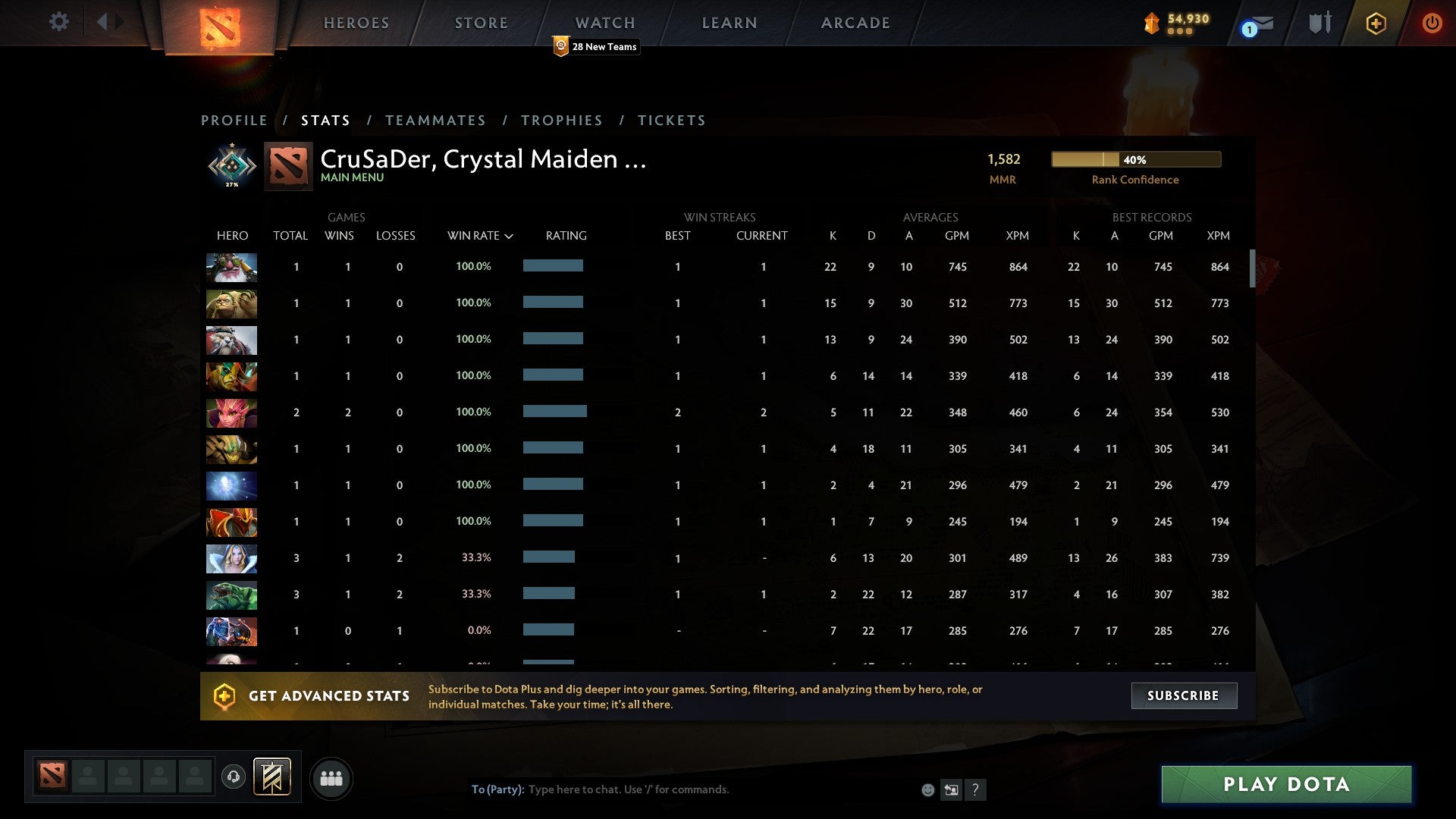Click the power button to exit
Viewport: 1456px width, 819px height.
(1432, 23)
